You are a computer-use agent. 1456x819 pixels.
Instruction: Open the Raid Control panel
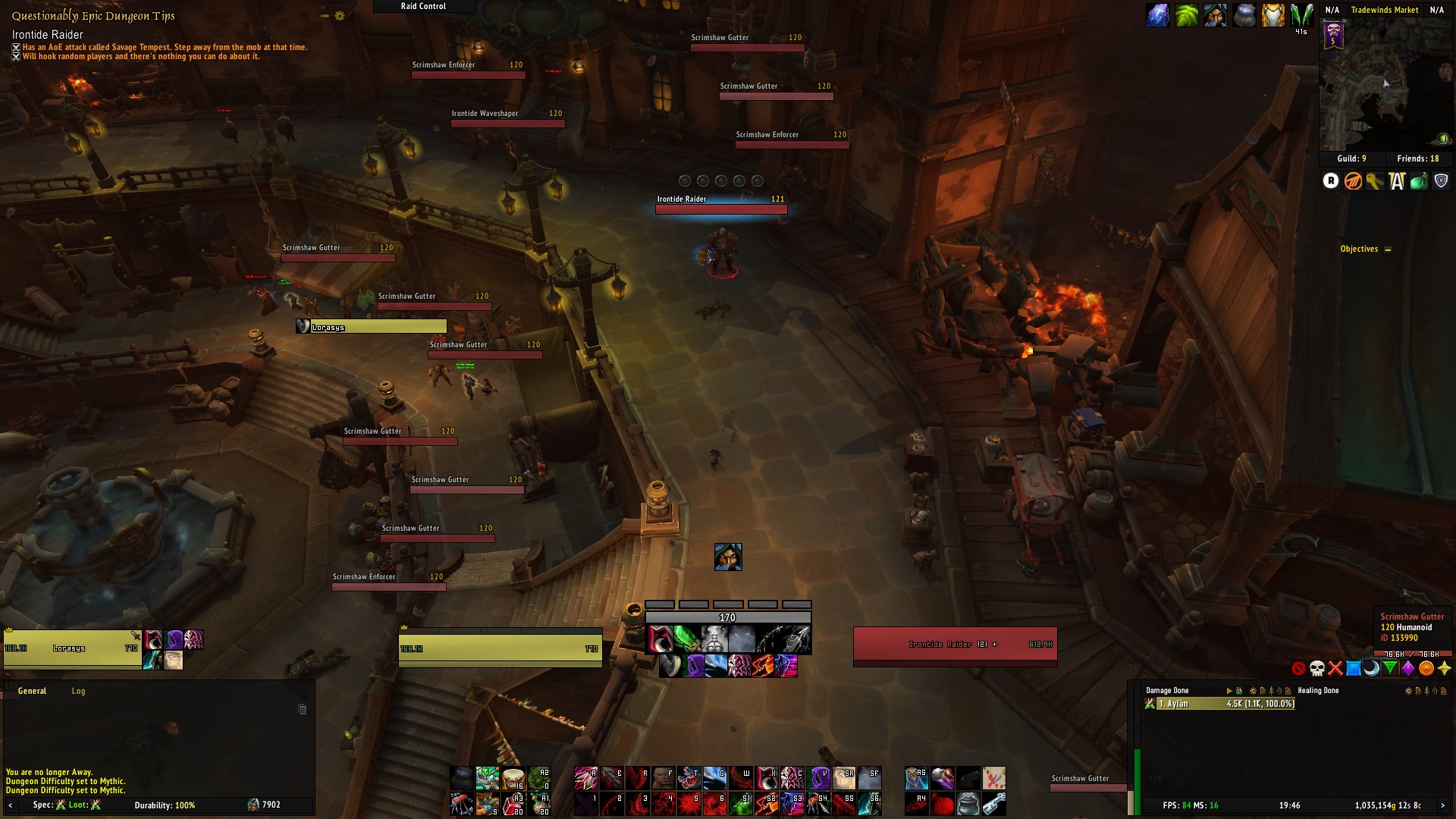[423, 6]
